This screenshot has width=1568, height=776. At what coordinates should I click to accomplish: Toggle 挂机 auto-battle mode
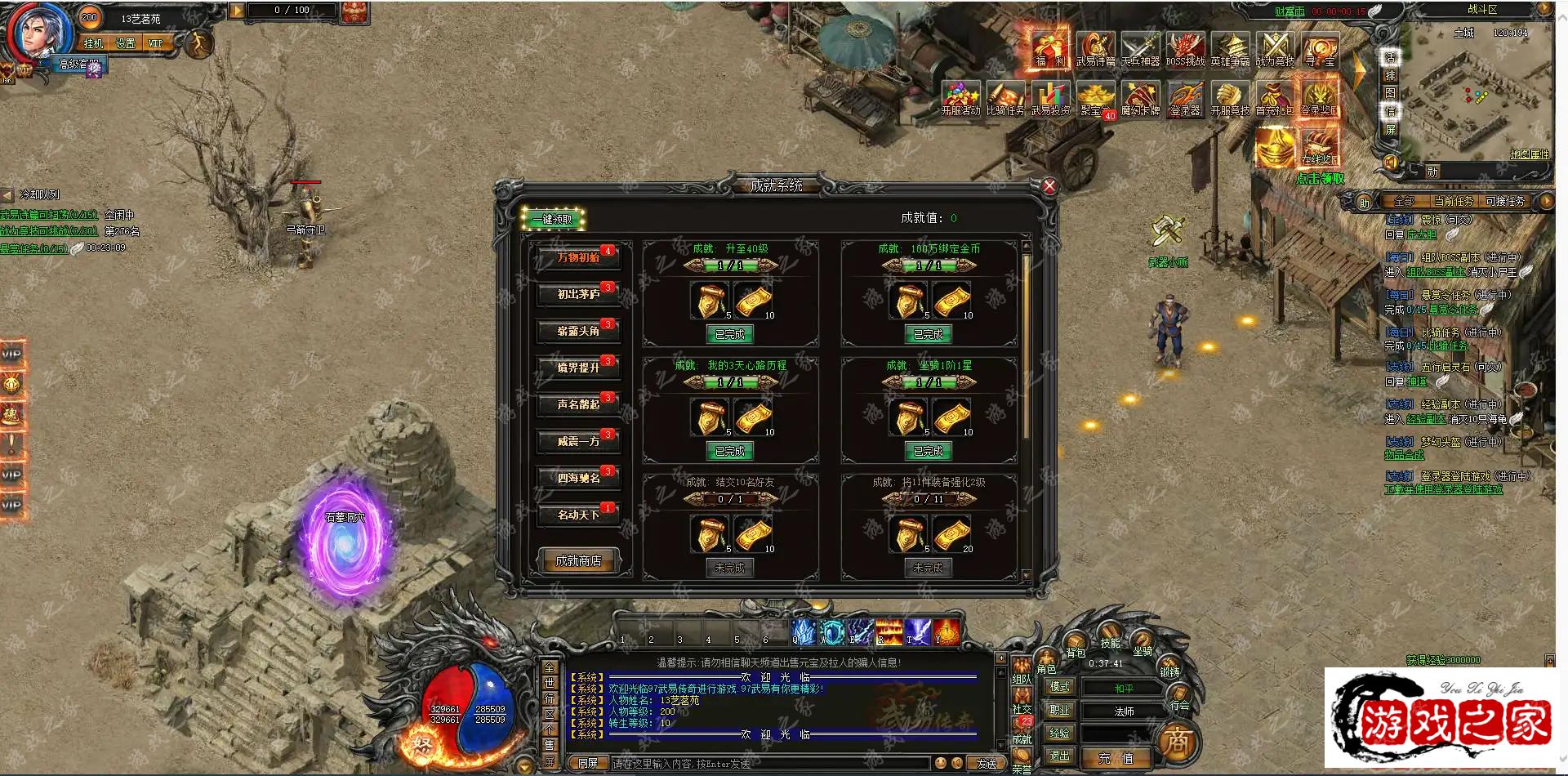[94, 43]
